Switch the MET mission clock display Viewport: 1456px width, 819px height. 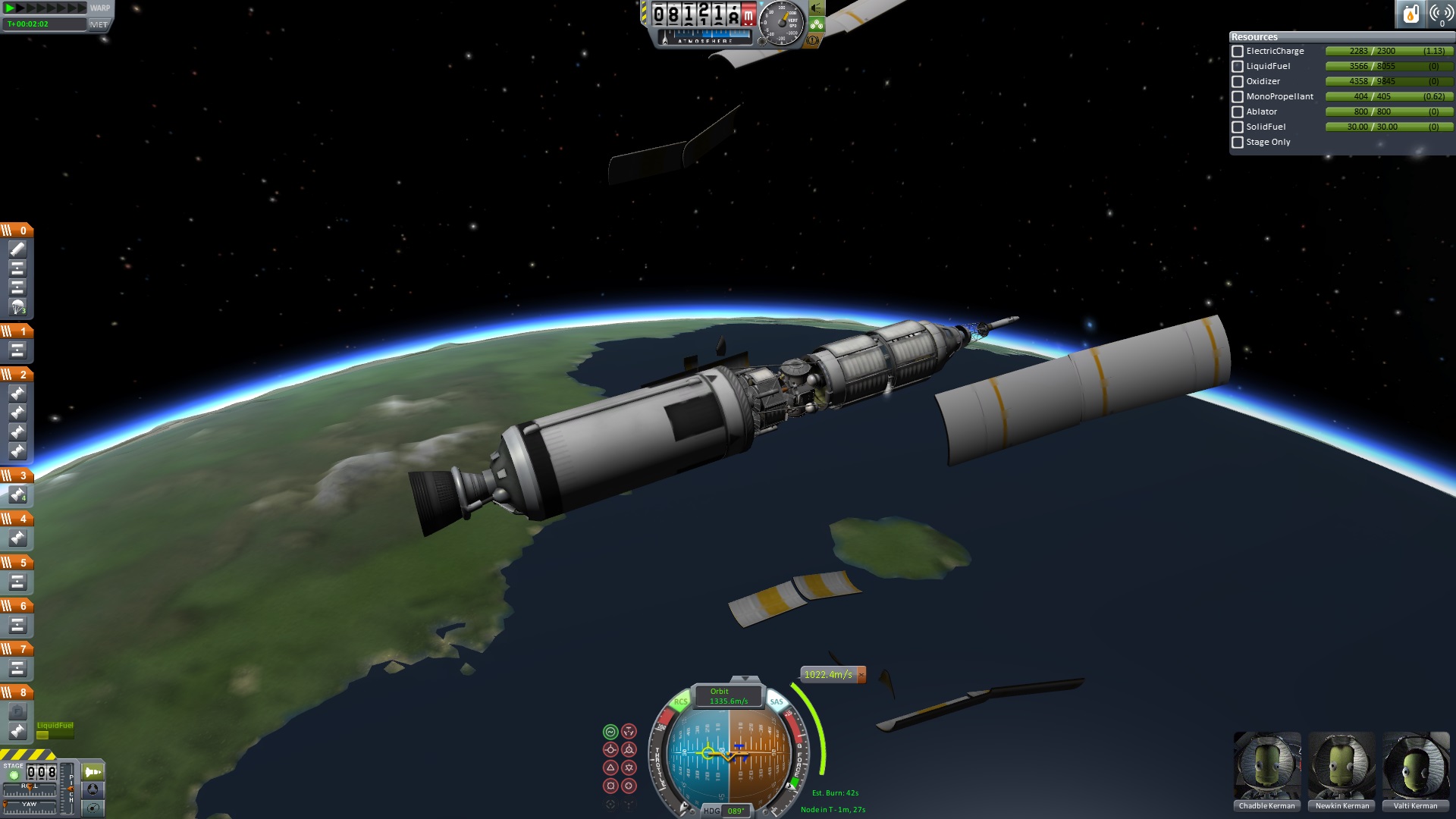click(99, 24)
